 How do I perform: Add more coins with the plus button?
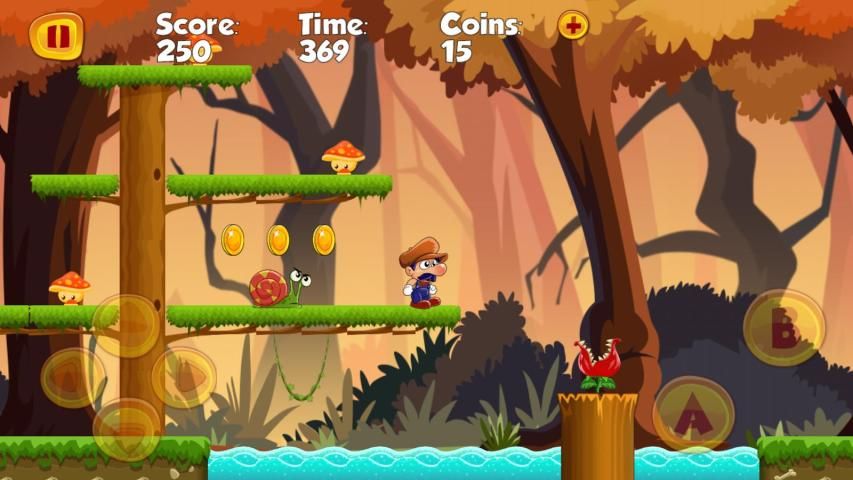pos(573,25)
